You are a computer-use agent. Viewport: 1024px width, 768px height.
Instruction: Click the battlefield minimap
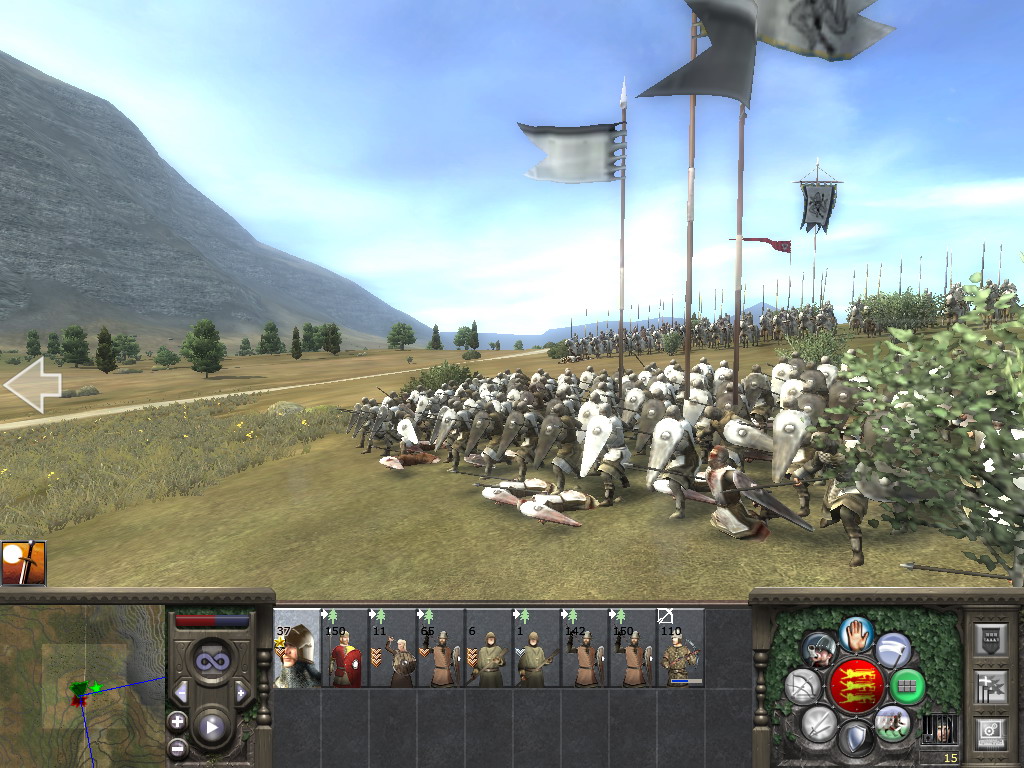tap(82, 686)
